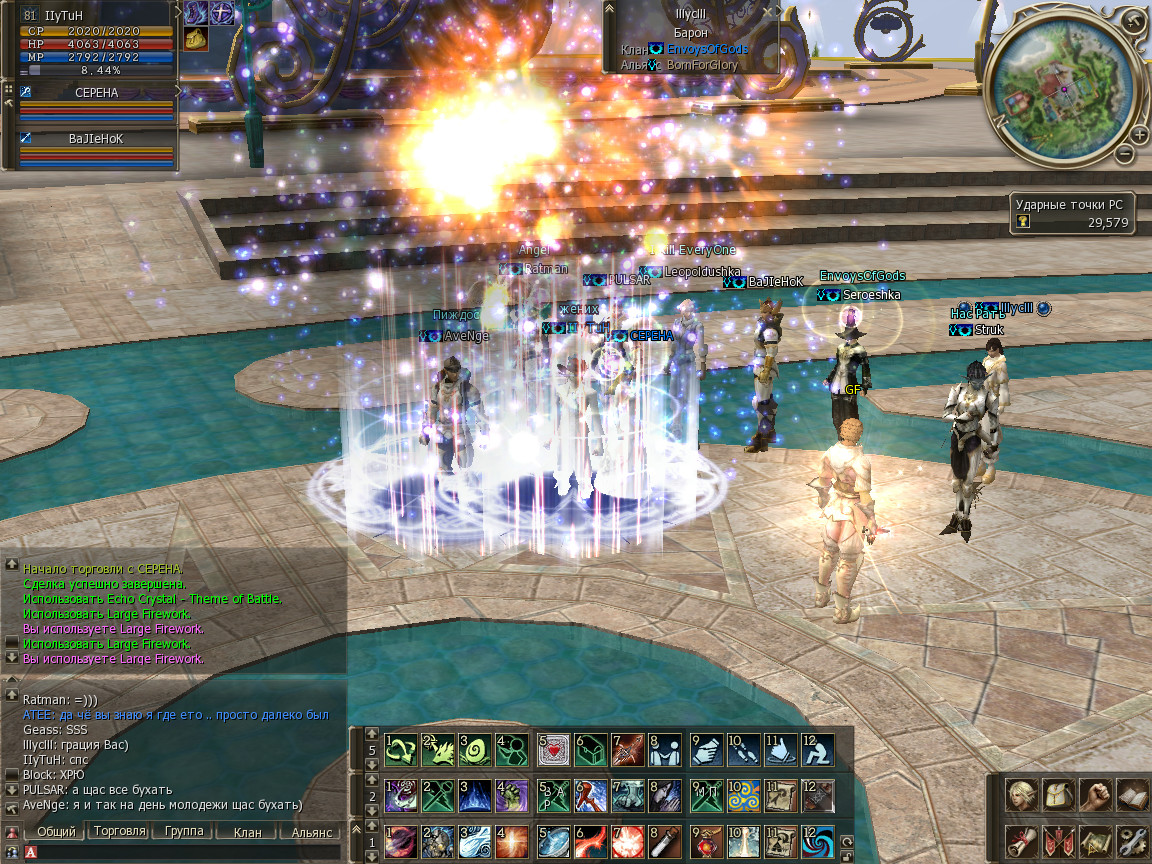Screen dimensions: 1152x864
Task: Select the Альянс chat tab
Action: click(x=311, y=832)
